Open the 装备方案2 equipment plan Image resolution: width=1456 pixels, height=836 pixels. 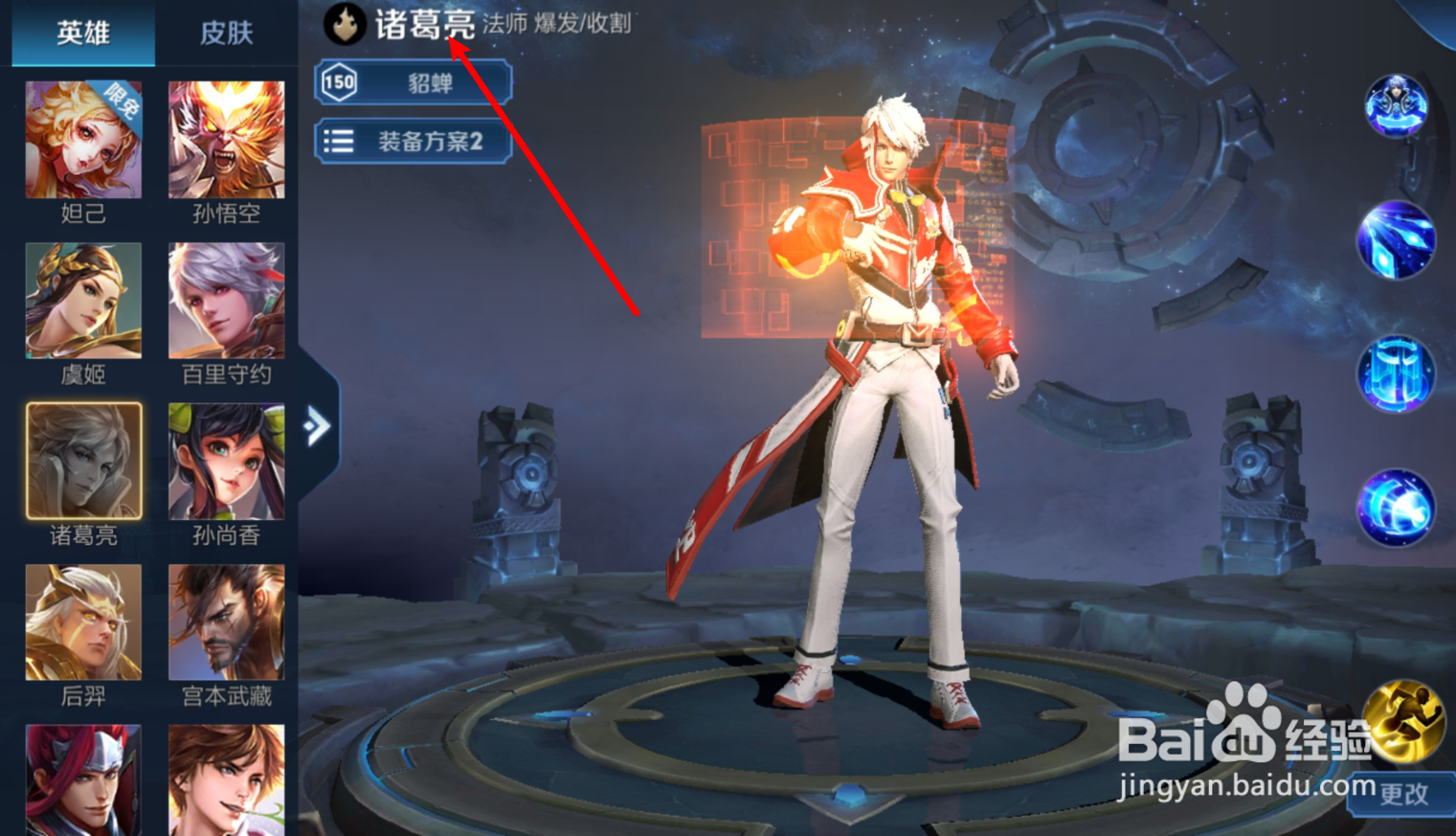414,141
